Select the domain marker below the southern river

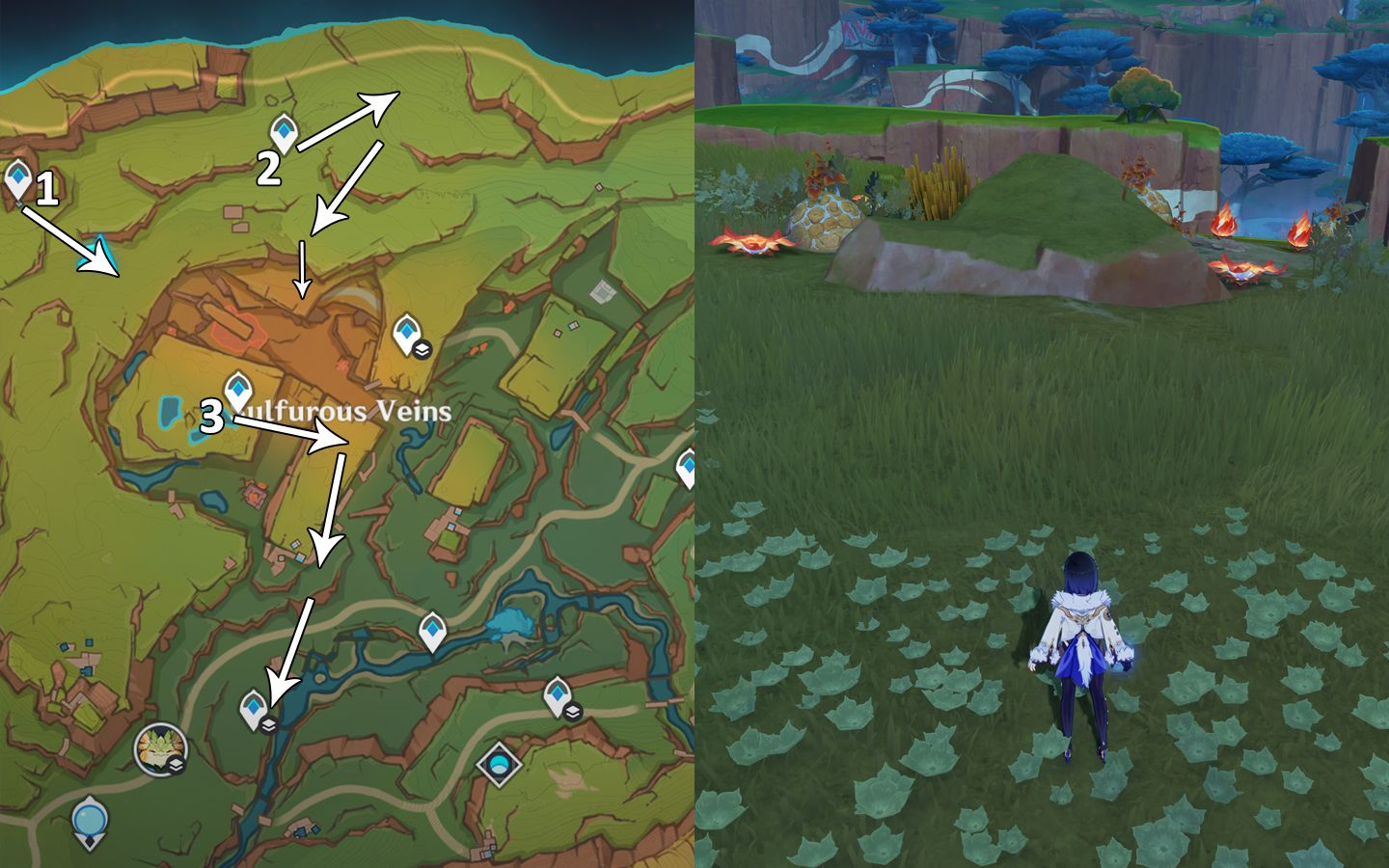(x=500, y=765)
